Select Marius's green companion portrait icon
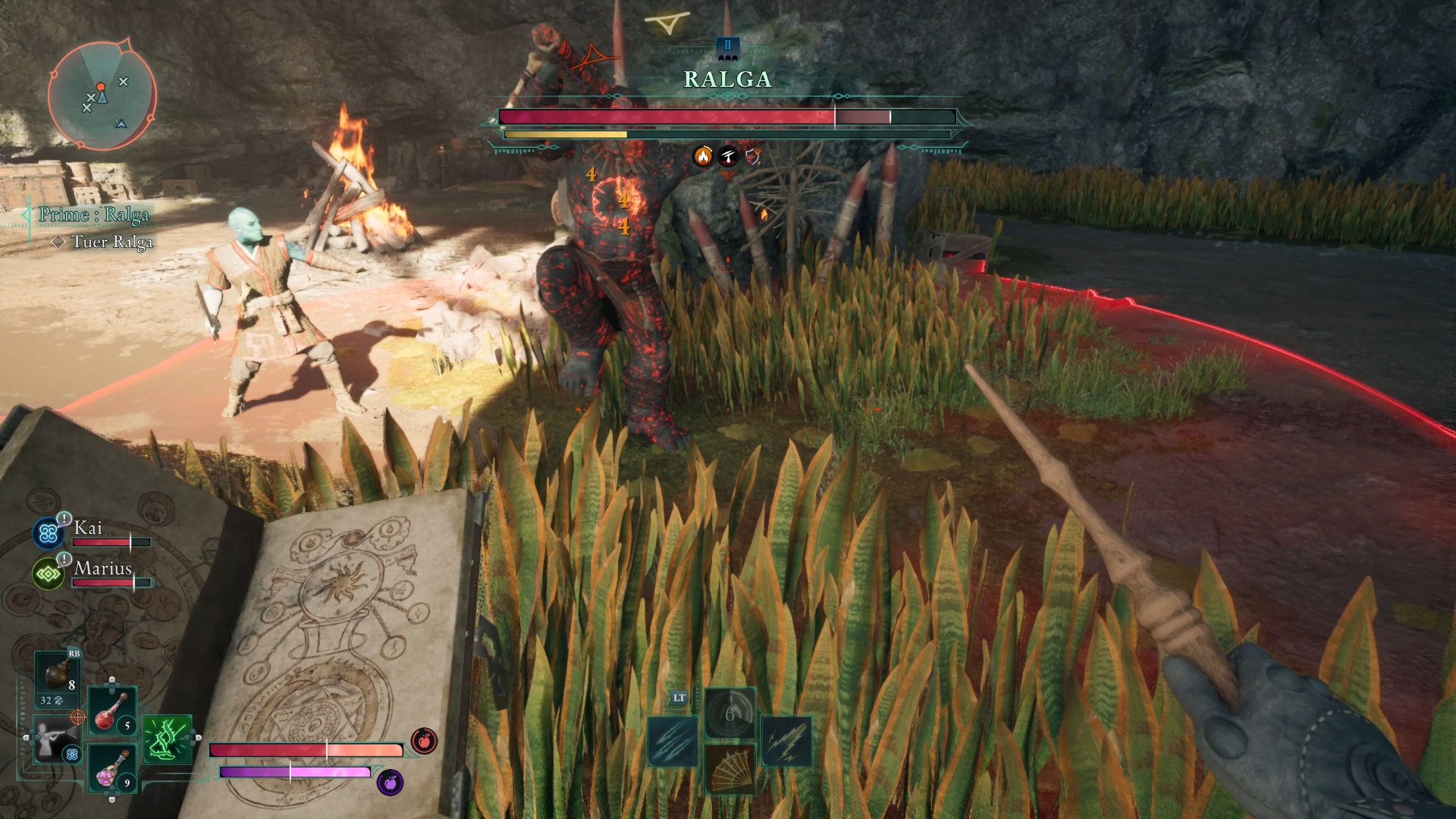The image size is (1456, 819). [48, 574]
